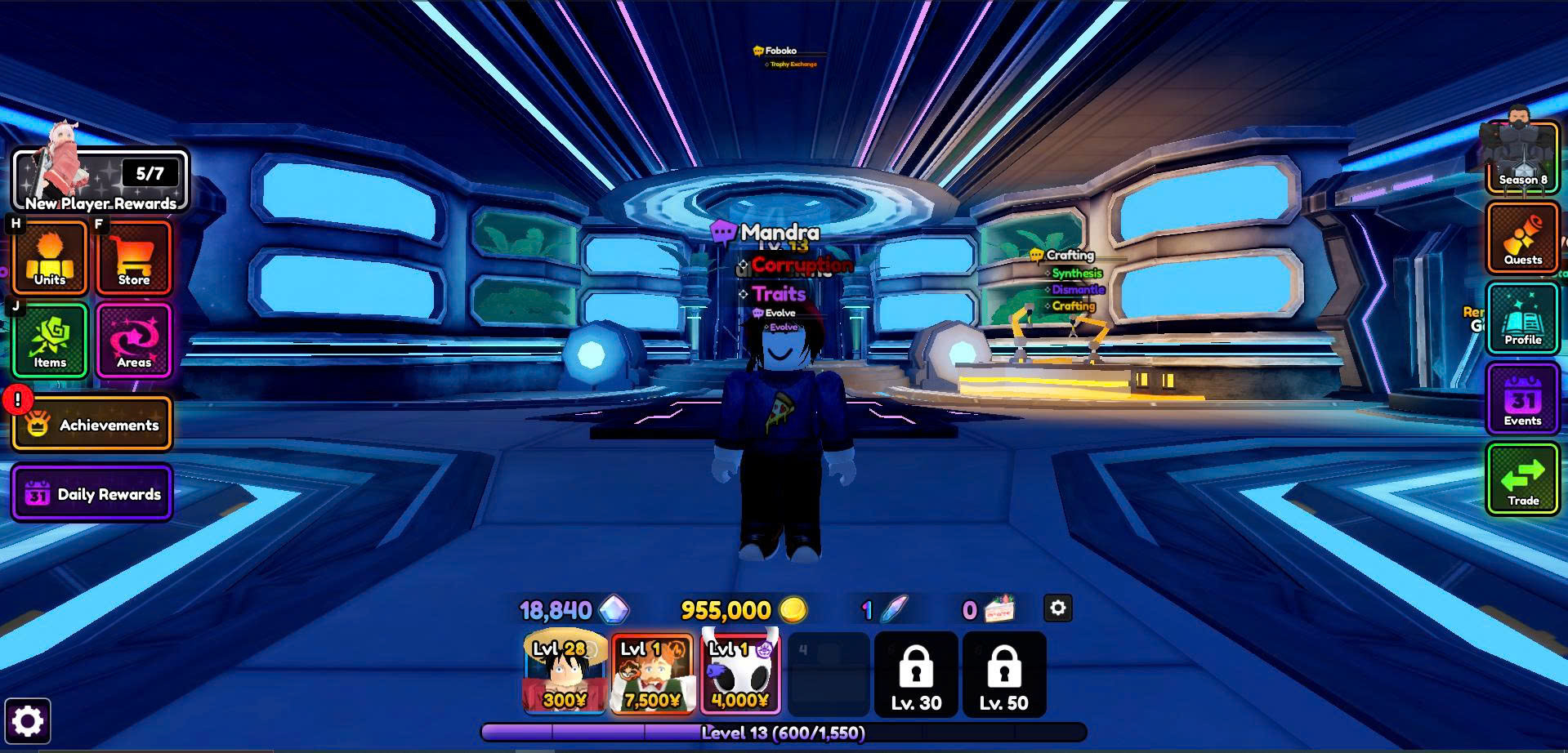Open your Profile
This screenshot has height=753, width=1568.
point(1522,318)
